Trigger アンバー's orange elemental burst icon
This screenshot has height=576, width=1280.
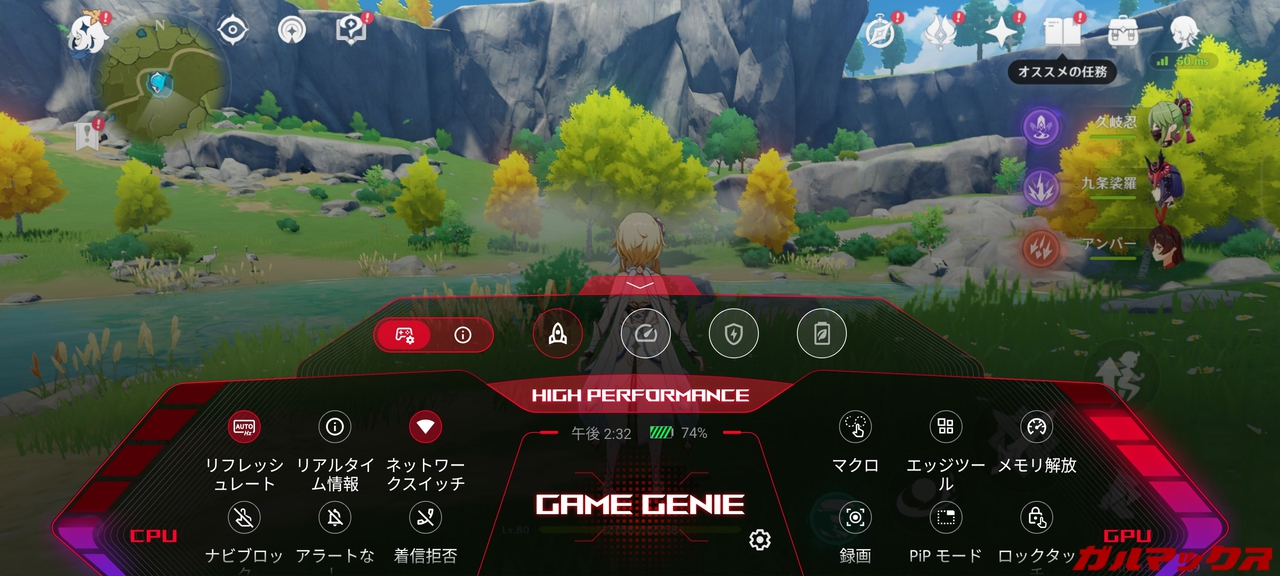[x=1042, y=248]
